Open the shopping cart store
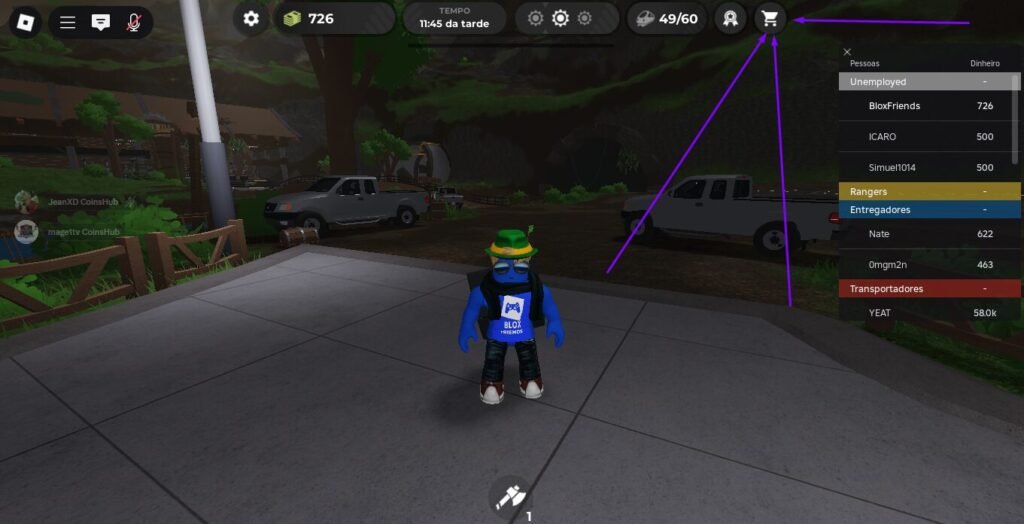 pos(769,18)
